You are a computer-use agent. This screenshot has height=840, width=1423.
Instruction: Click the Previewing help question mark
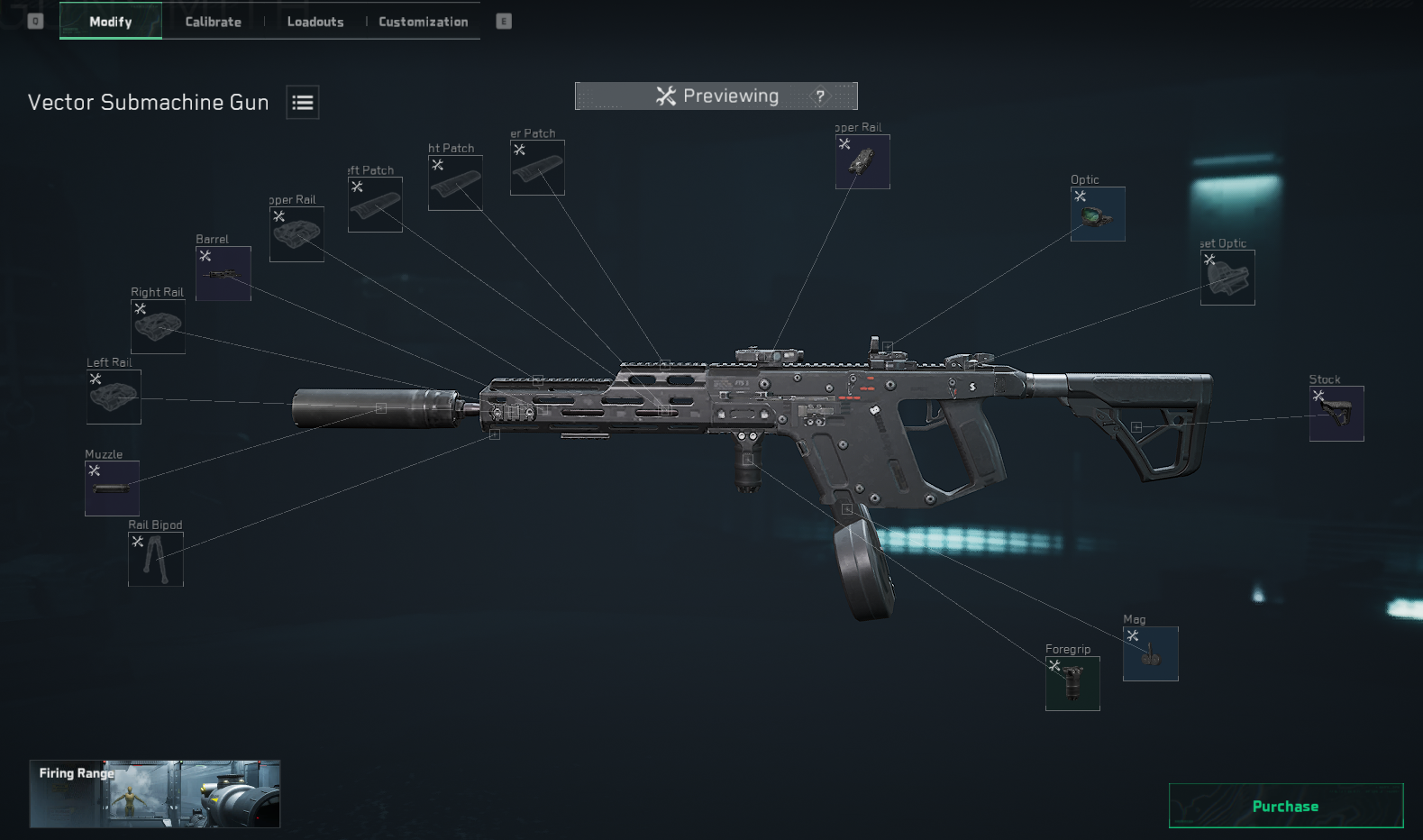click(820, 96)
